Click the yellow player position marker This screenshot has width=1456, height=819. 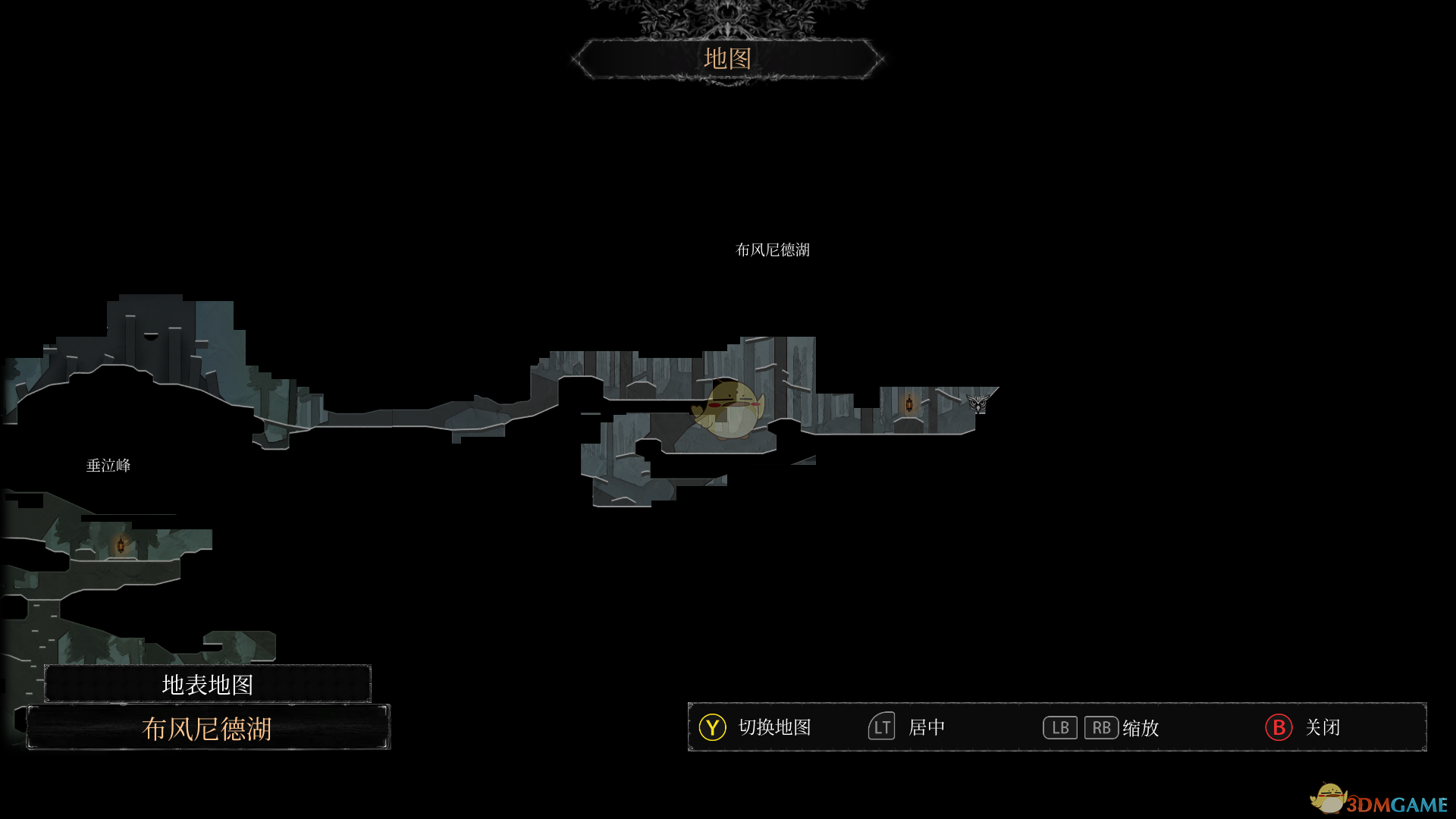[x=729, y=410]
